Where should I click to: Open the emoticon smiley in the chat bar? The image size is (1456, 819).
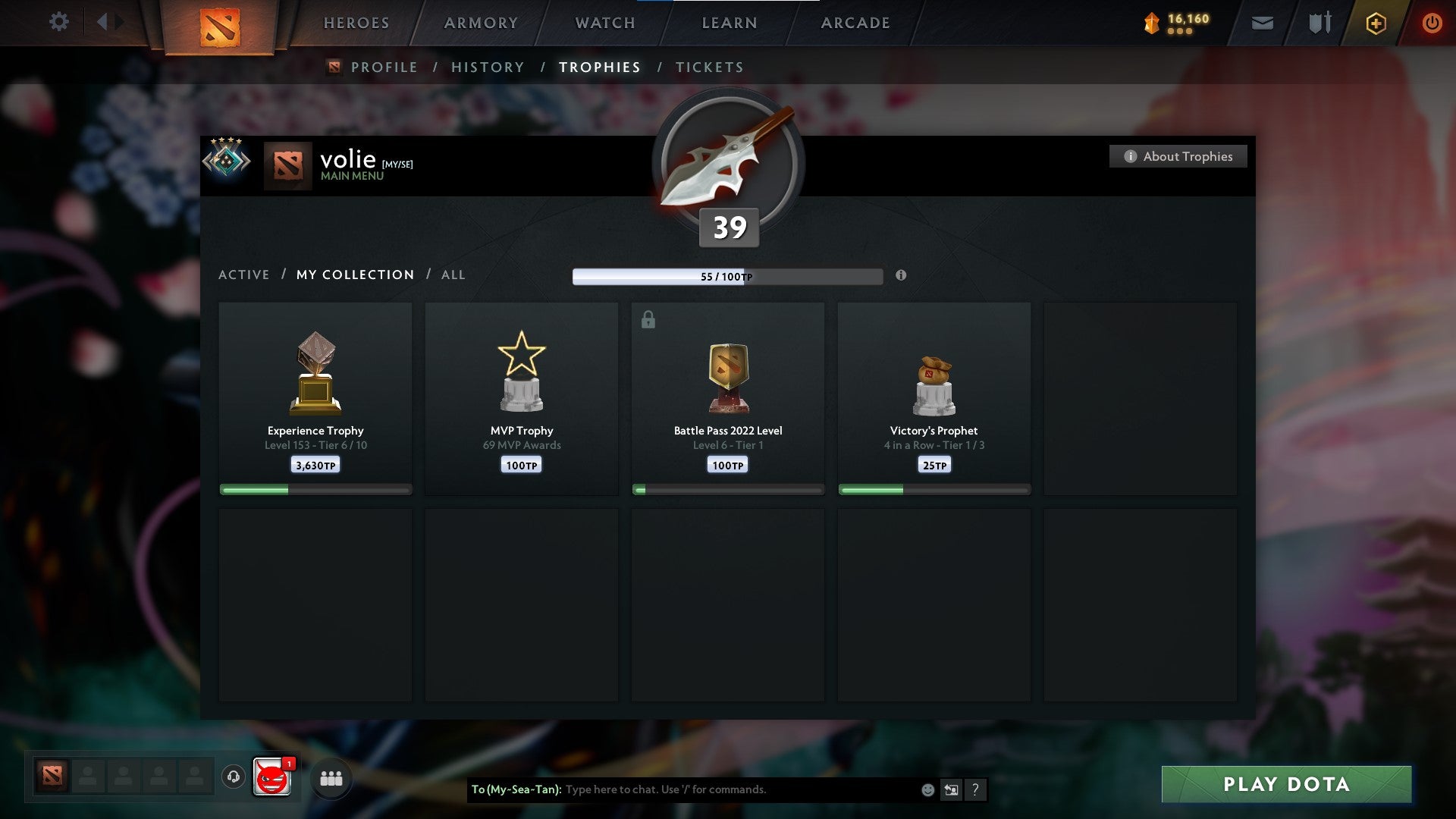point(927,789)
